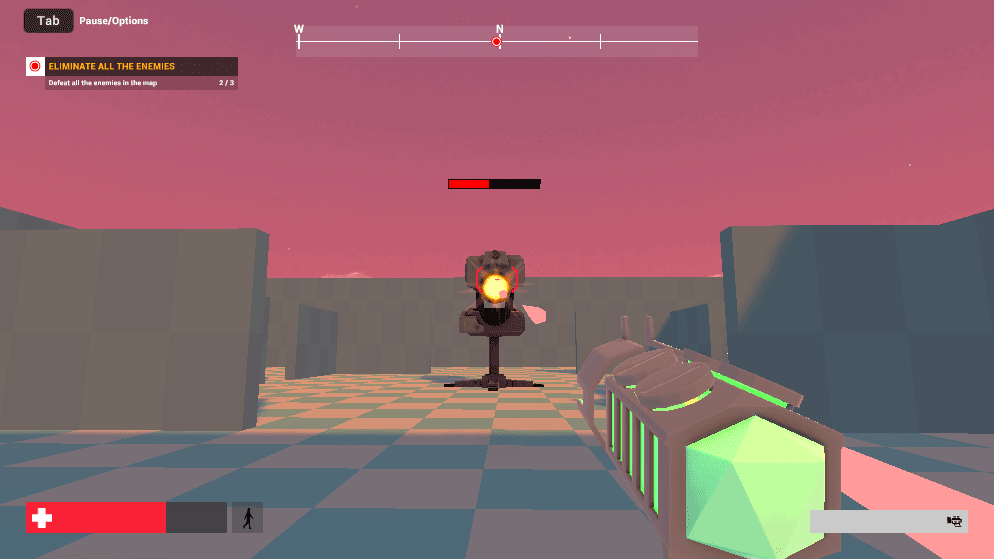Click the red enemy marker on the compass
994x559 pixels.
click(x=497, y=42)
